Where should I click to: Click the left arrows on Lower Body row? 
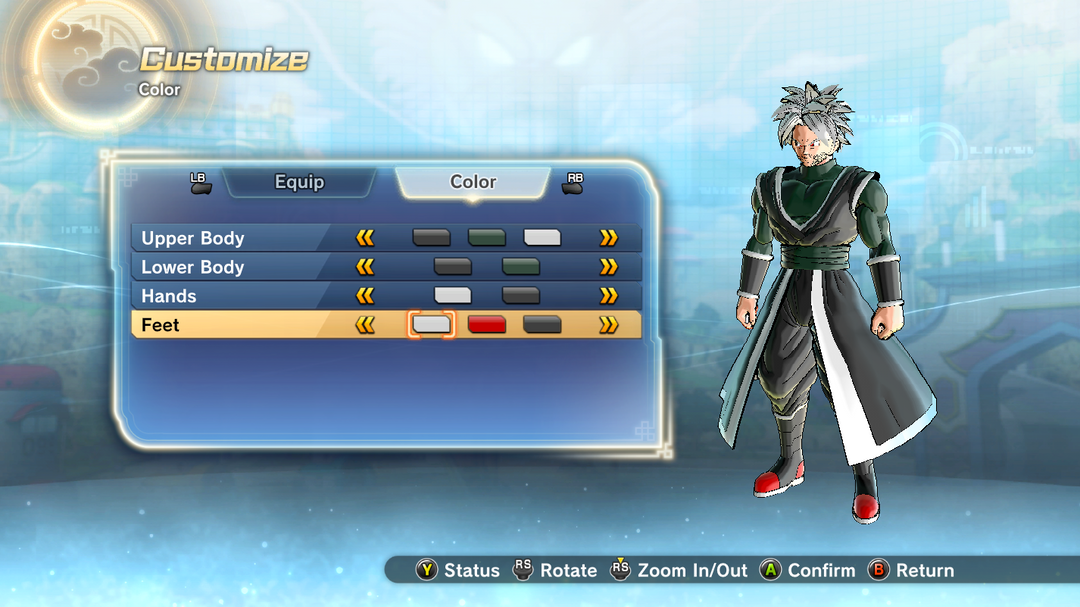point(365,267)
